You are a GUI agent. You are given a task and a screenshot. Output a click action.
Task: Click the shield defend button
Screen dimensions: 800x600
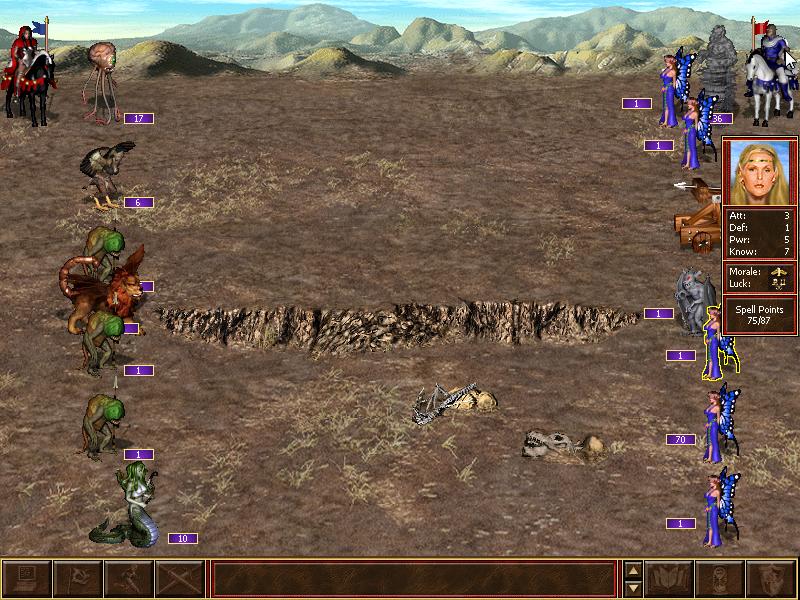coord(771,579)
